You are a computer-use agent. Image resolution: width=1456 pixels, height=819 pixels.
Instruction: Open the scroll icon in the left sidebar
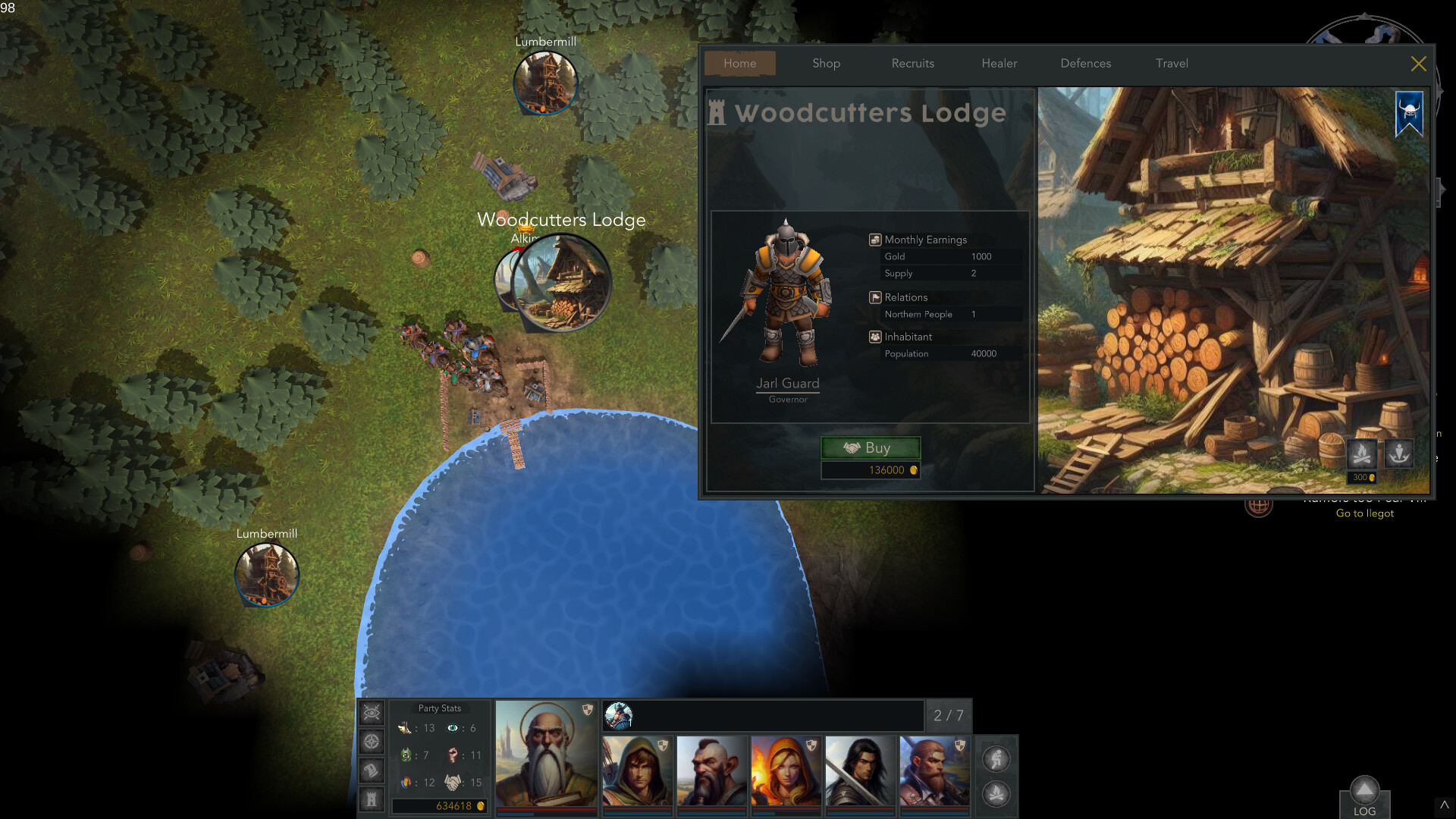[371, 770]
